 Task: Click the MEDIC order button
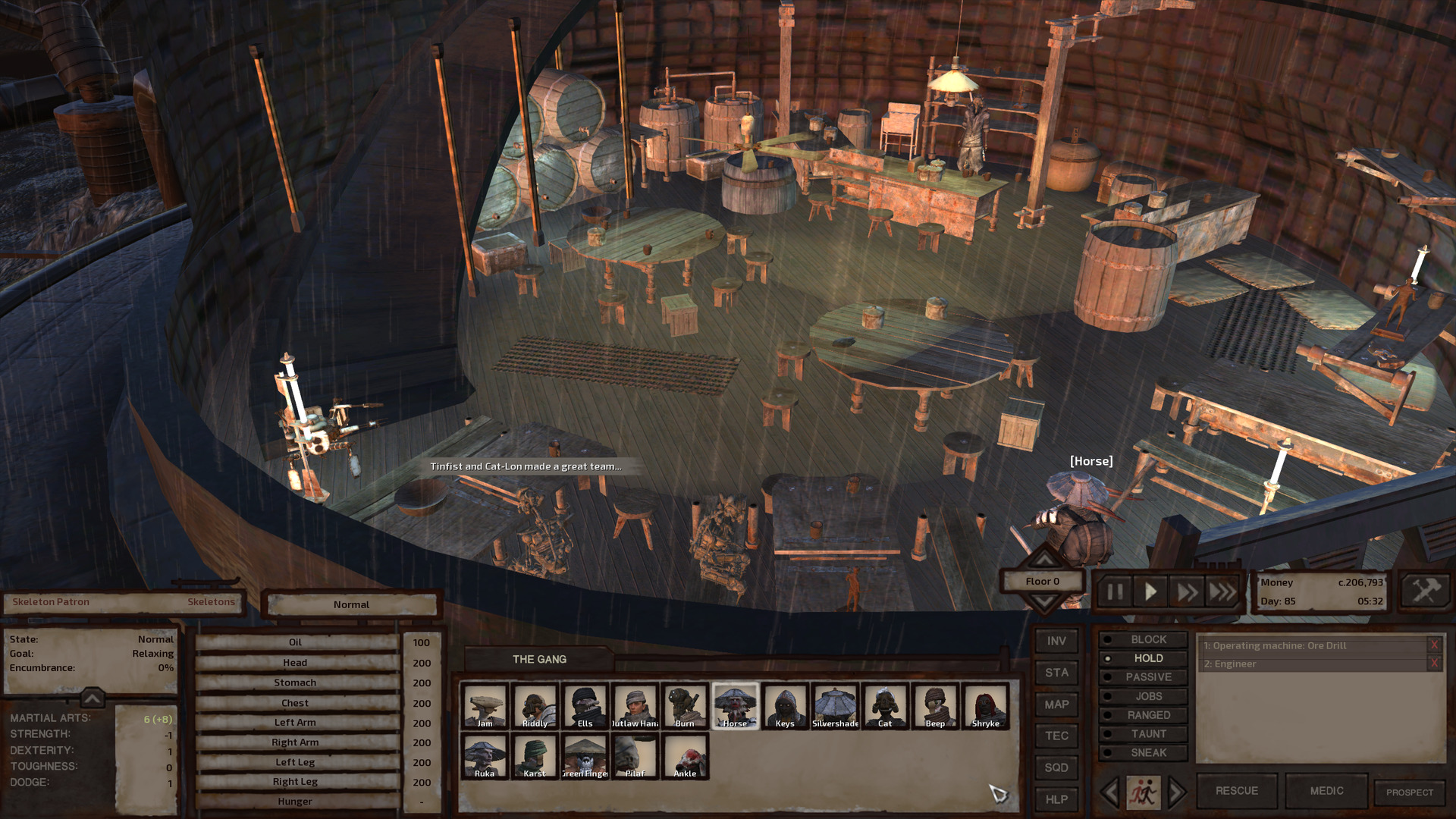click(1326, 791)
